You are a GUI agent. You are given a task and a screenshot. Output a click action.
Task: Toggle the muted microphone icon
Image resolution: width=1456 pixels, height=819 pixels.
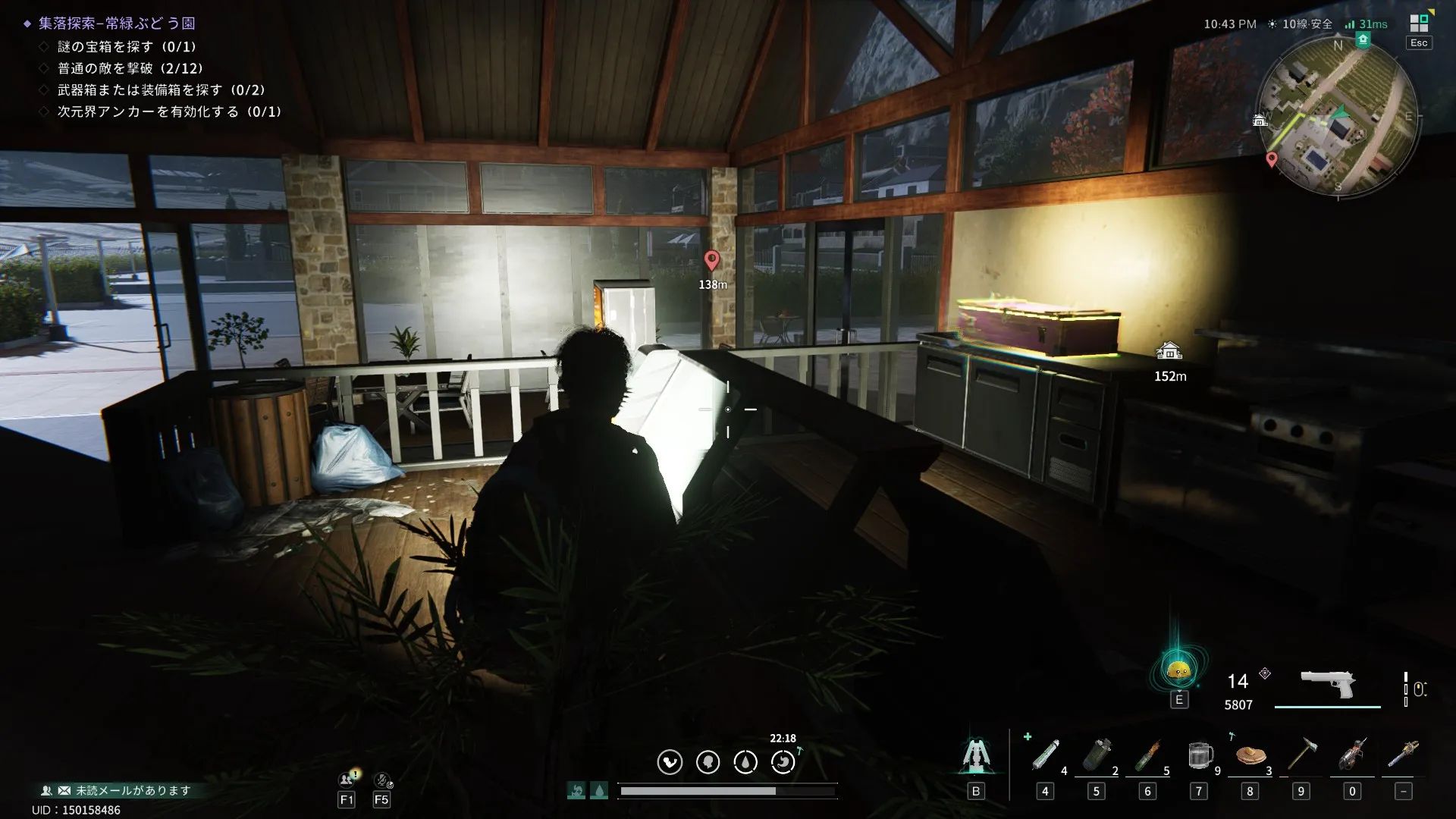(x=382, y=780)
